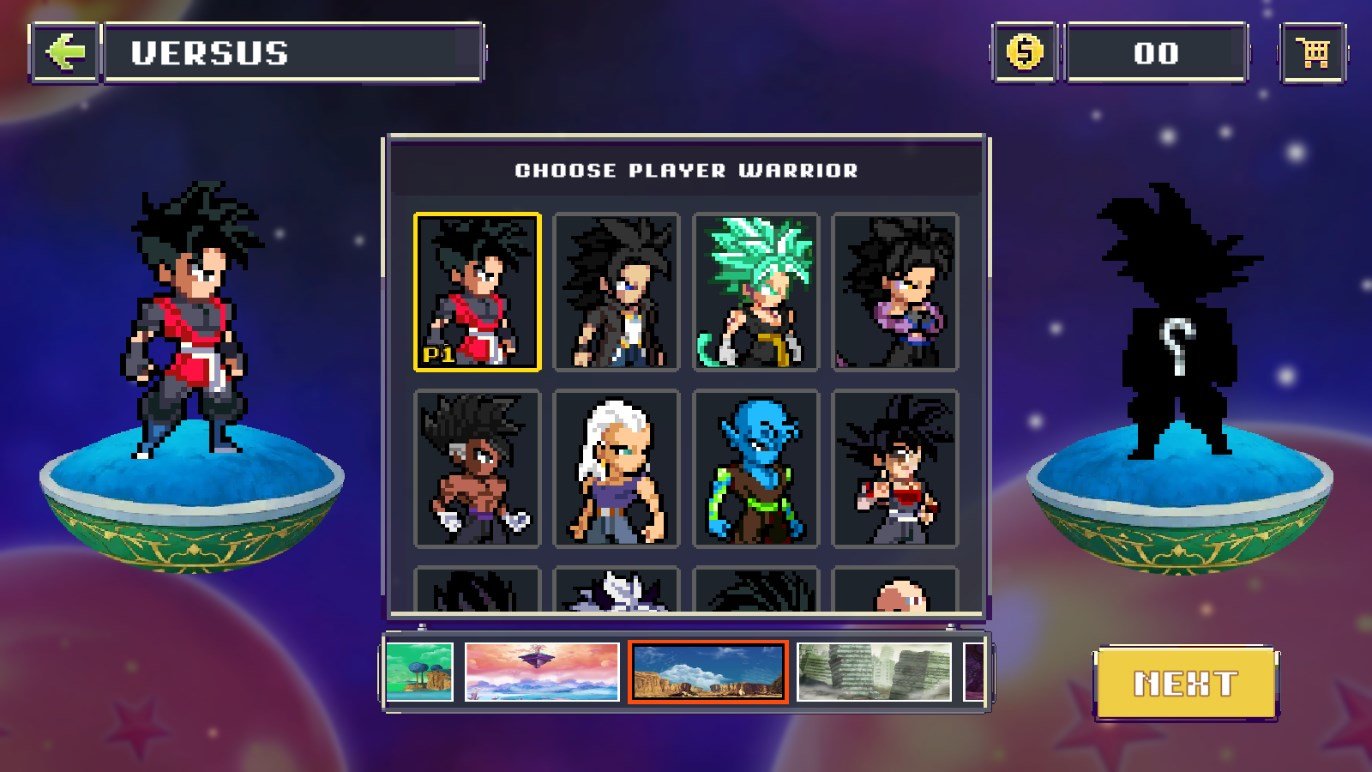Choose the floating island sunset stage
The height and width of the screenshot is (772, 1372).
coord(542,672)
